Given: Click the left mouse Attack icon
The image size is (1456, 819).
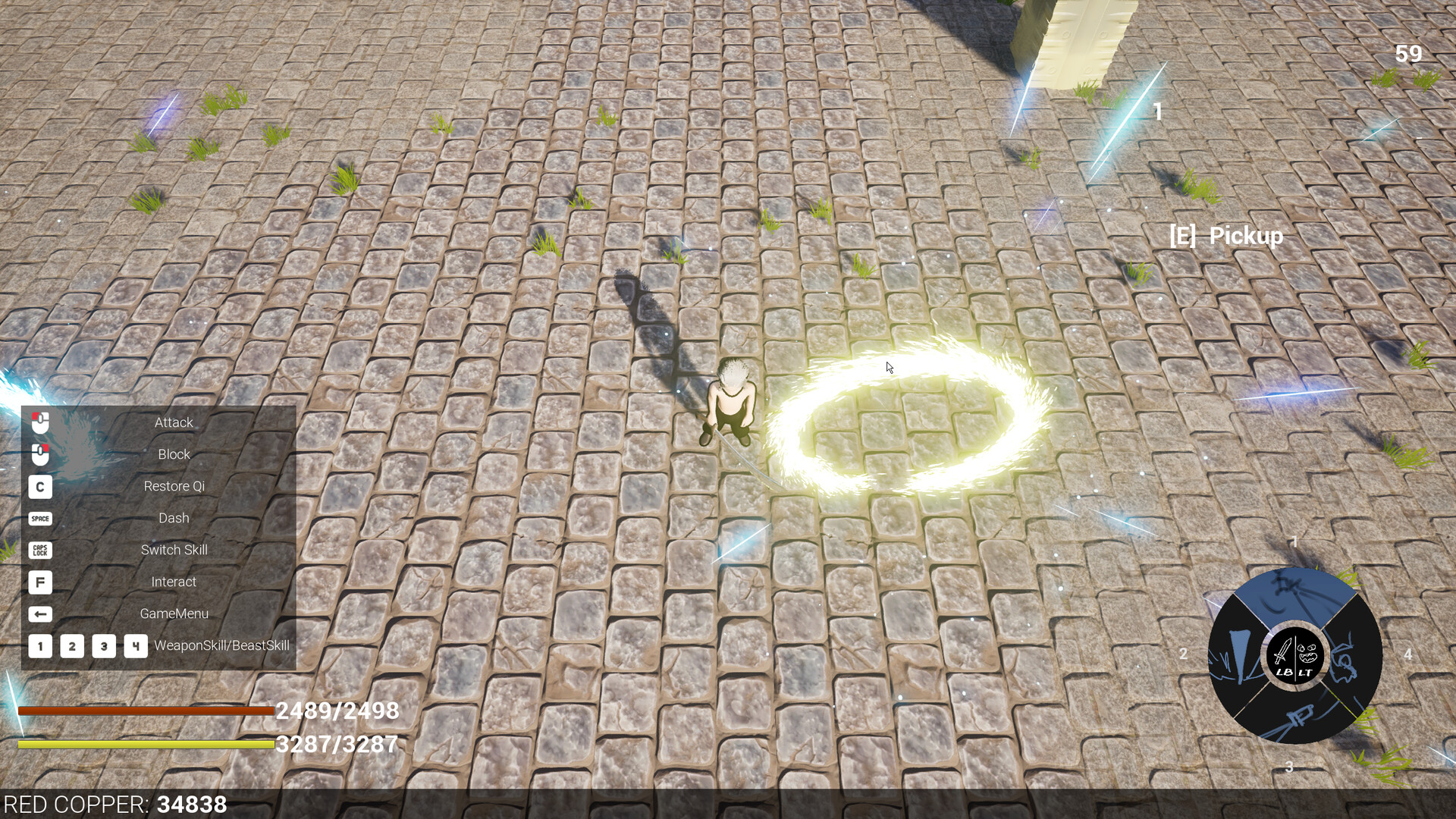Looking at the screenshot, I should [39, 422].
